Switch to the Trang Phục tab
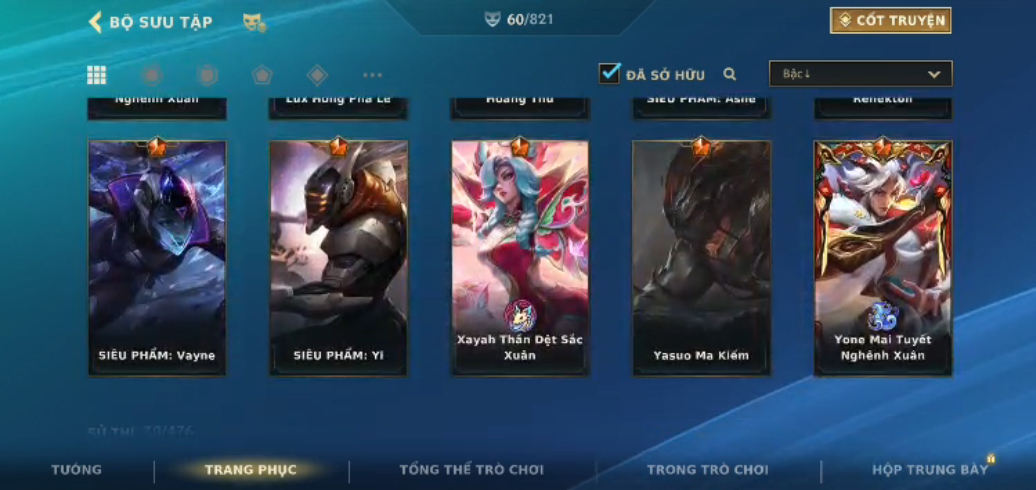 (x=250, y=470)
